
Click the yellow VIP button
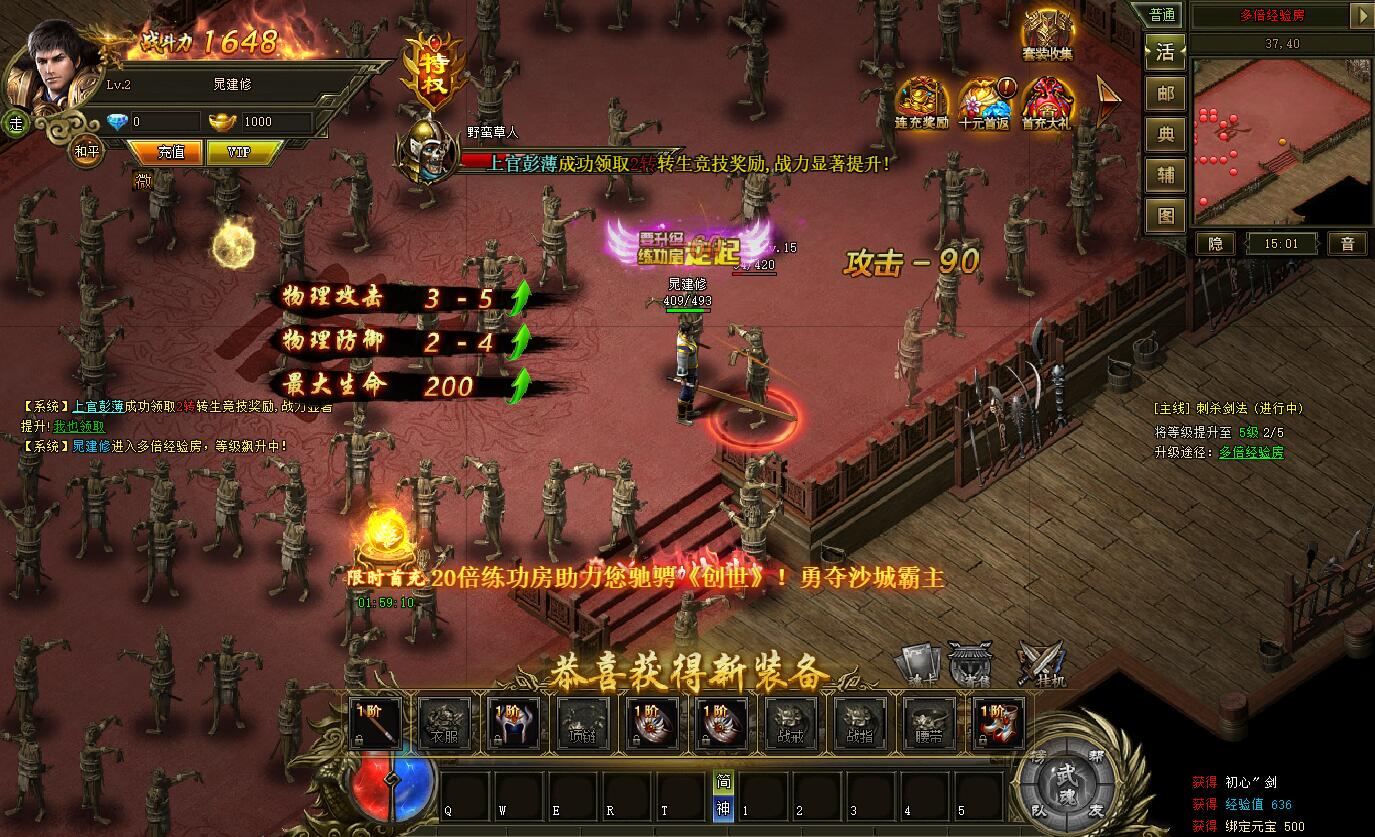point(238,152)
